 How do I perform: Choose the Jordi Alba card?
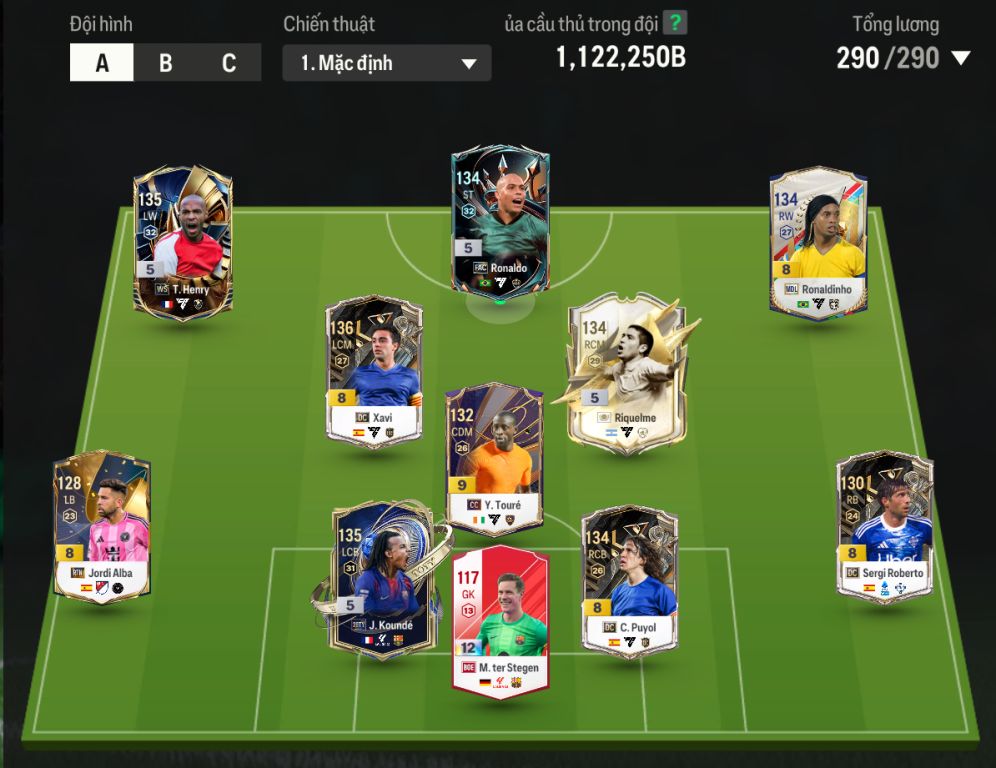coord(102,527)
